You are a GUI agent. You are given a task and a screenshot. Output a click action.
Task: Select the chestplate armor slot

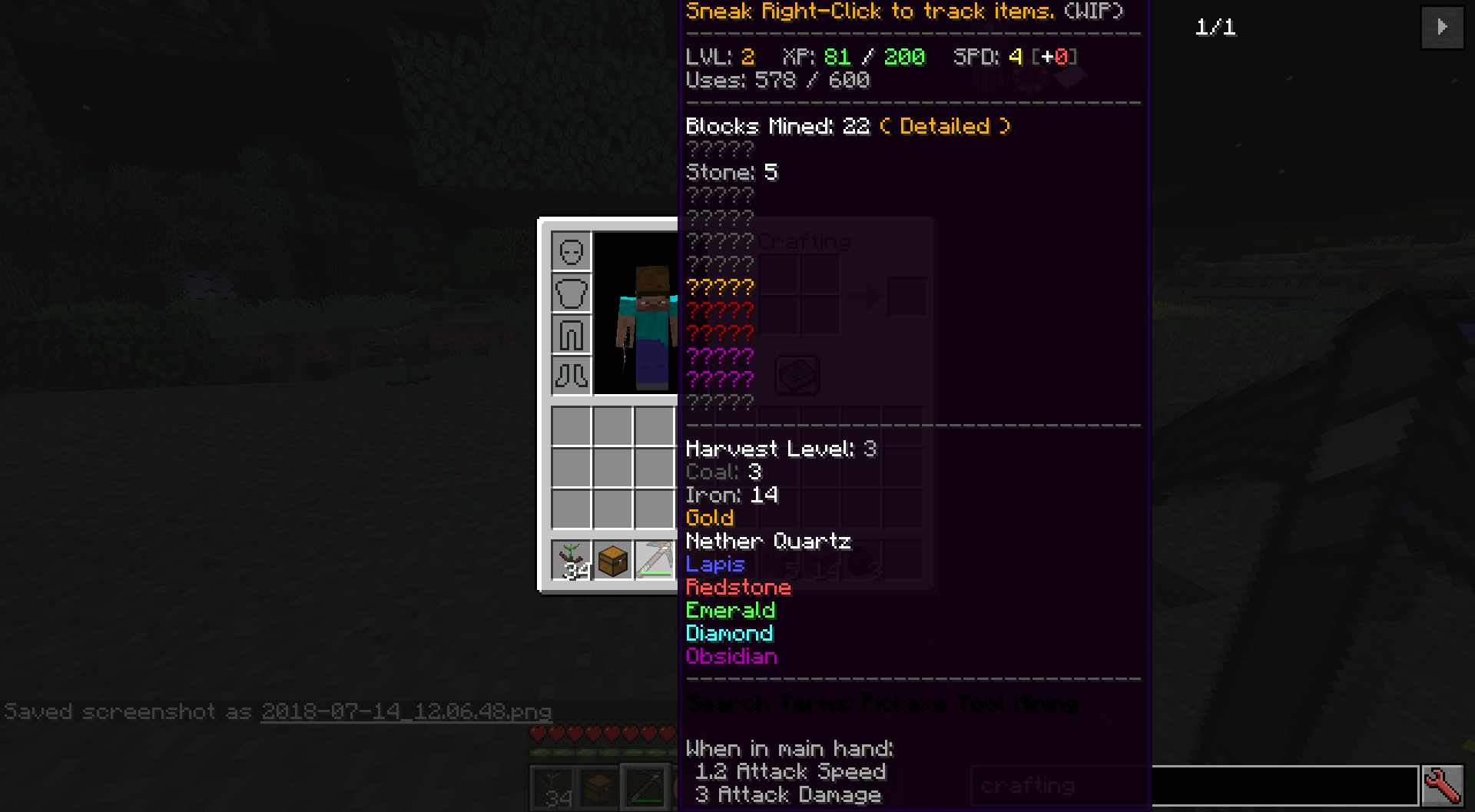click(571, 293)
